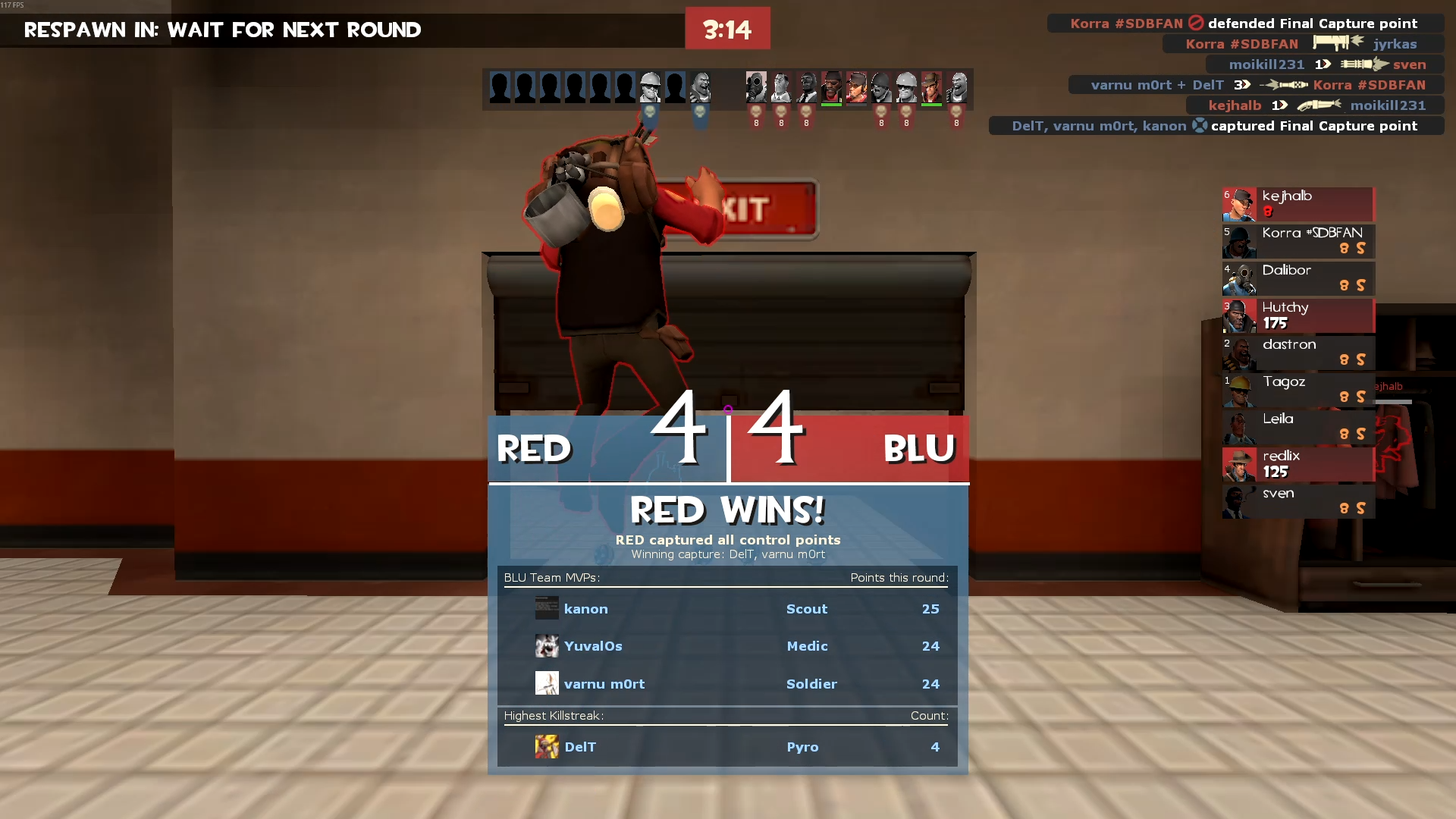
Task: Click DelT's Highest Killstreak row
Action: pyautogui.click(x=726, y=747)
